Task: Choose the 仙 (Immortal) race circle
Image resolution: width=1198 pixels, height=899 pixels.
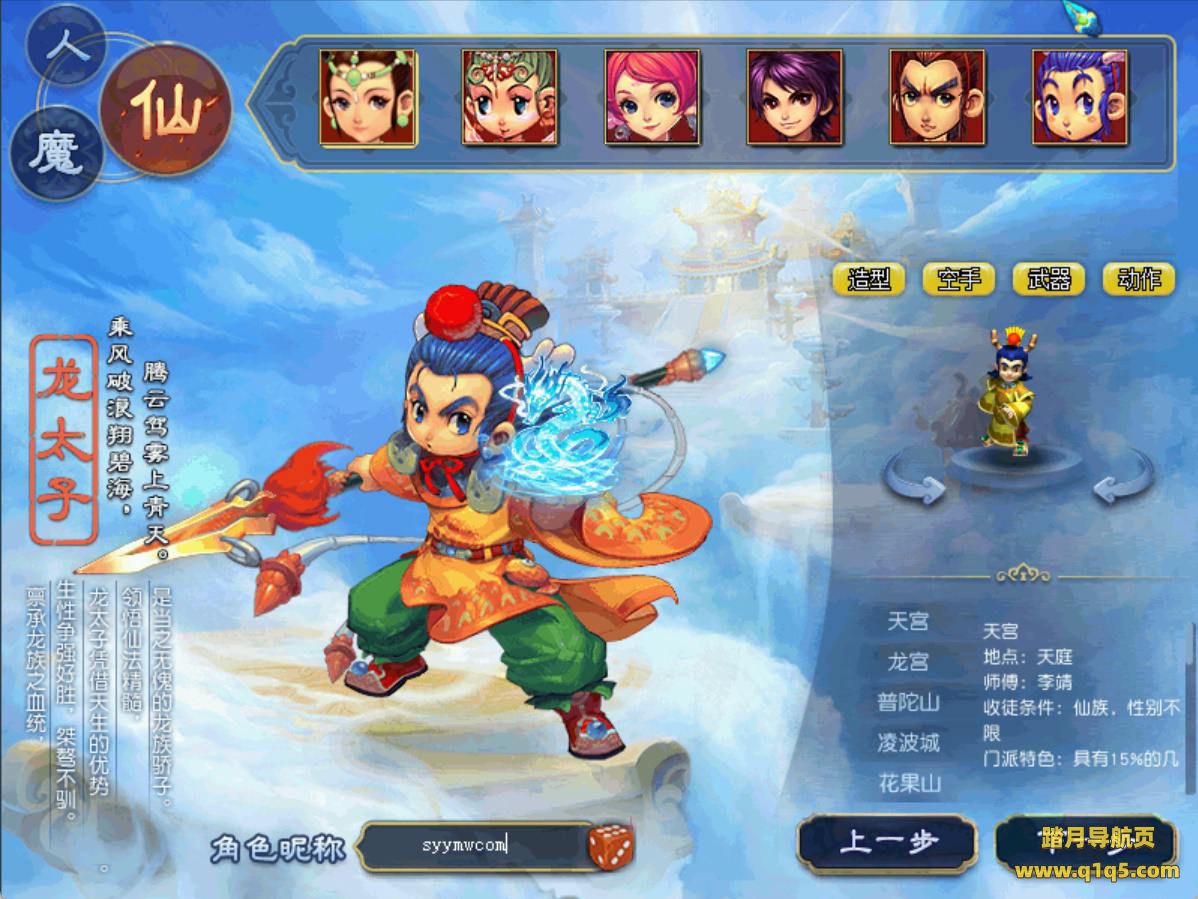Action: coord(165,110)
